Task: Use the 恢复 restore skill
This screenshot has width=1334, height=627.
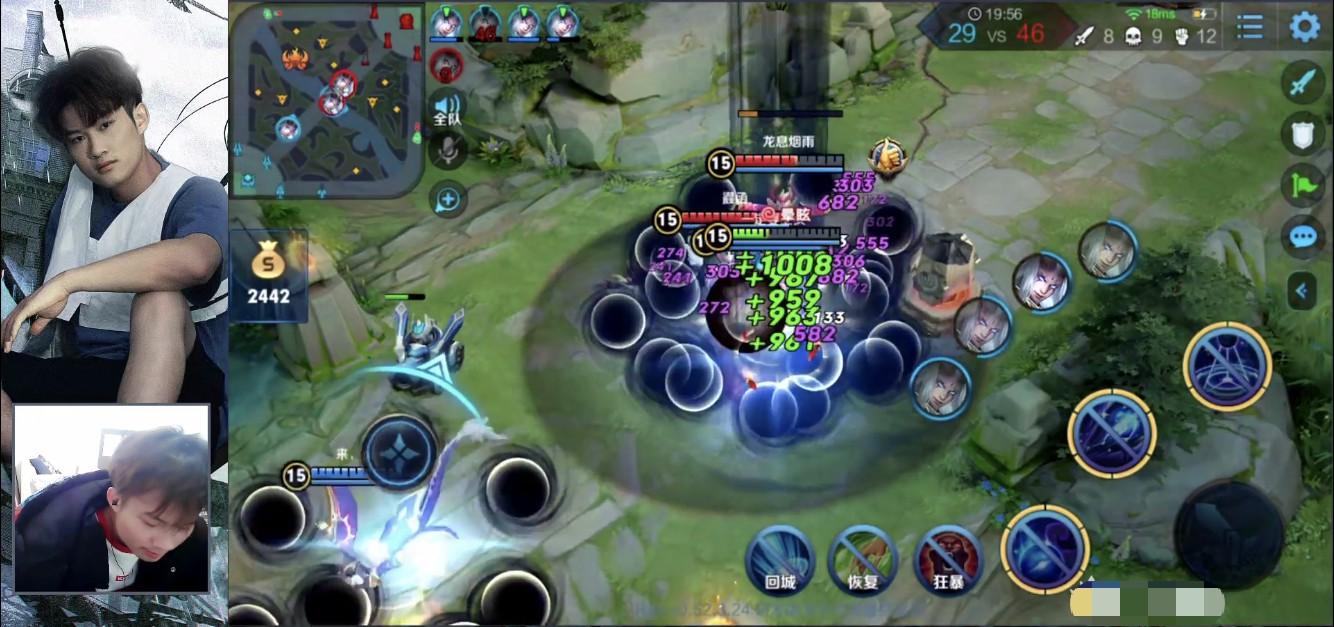Action: point(862,559)
